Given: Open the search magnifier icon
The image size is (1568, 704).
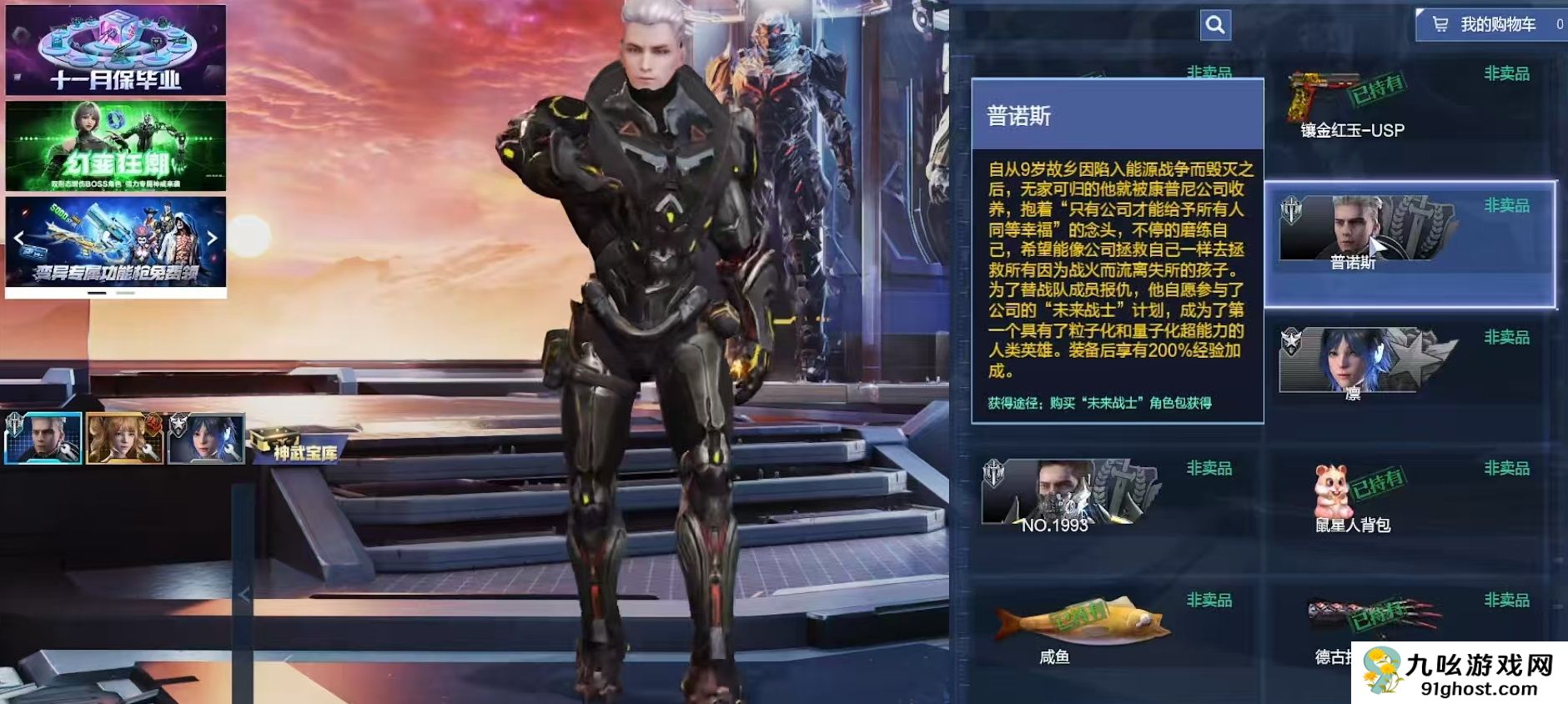Looking at the screenshot, I should (x=1216, y=25).
